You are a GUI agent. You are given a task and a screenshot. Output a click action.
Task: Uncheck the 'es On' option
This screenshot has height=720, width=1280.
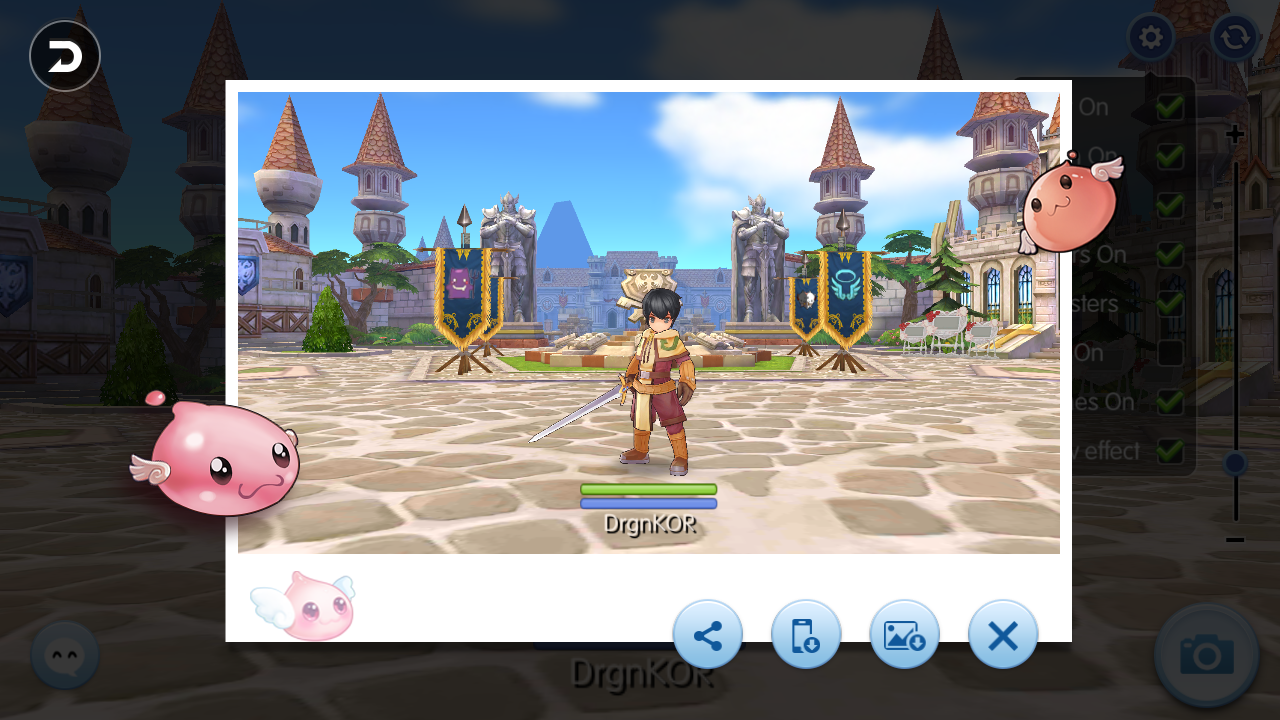(x=1170, y=401)
